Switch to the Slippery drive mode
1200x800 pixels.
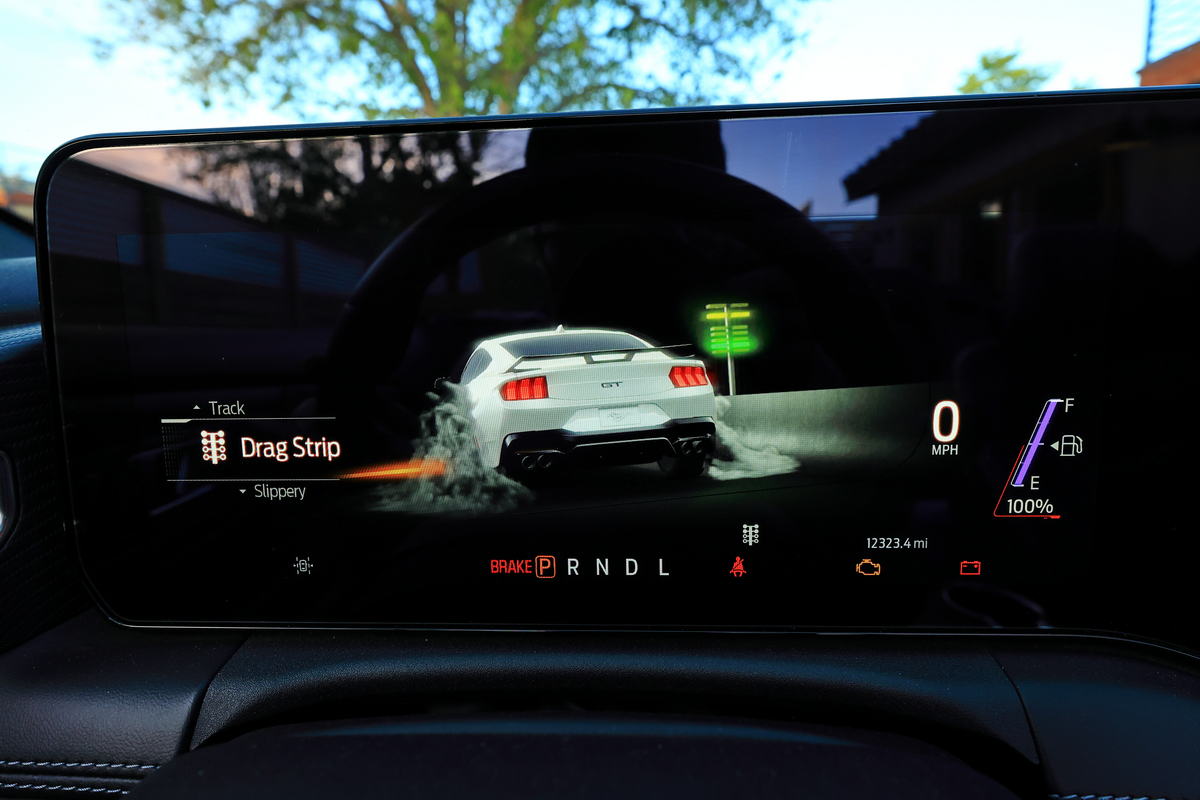coord(278,492)
